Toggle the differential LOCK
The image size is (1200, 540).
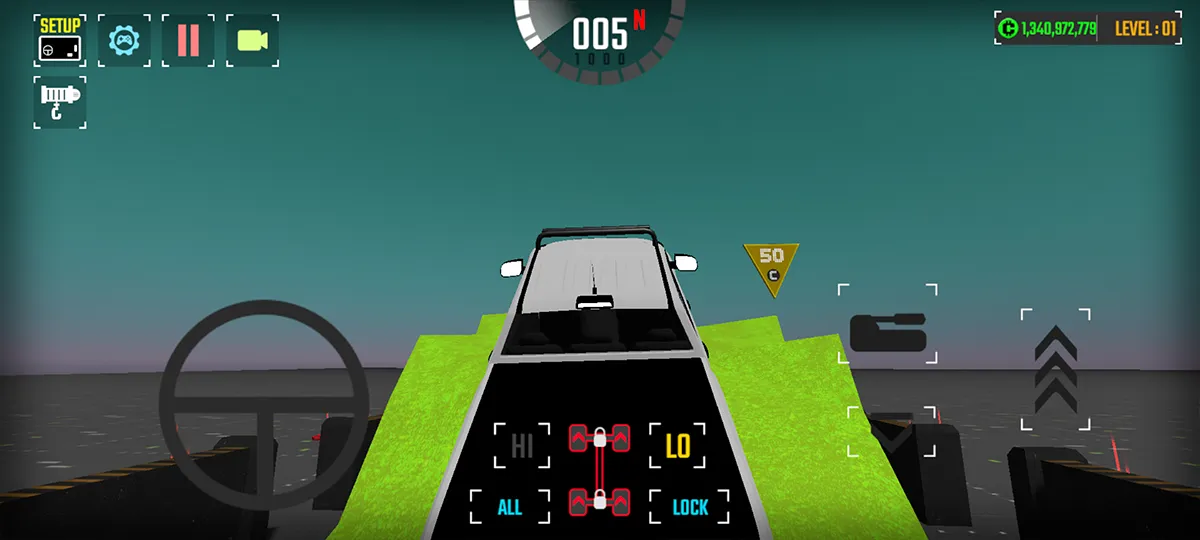point(690,507)
